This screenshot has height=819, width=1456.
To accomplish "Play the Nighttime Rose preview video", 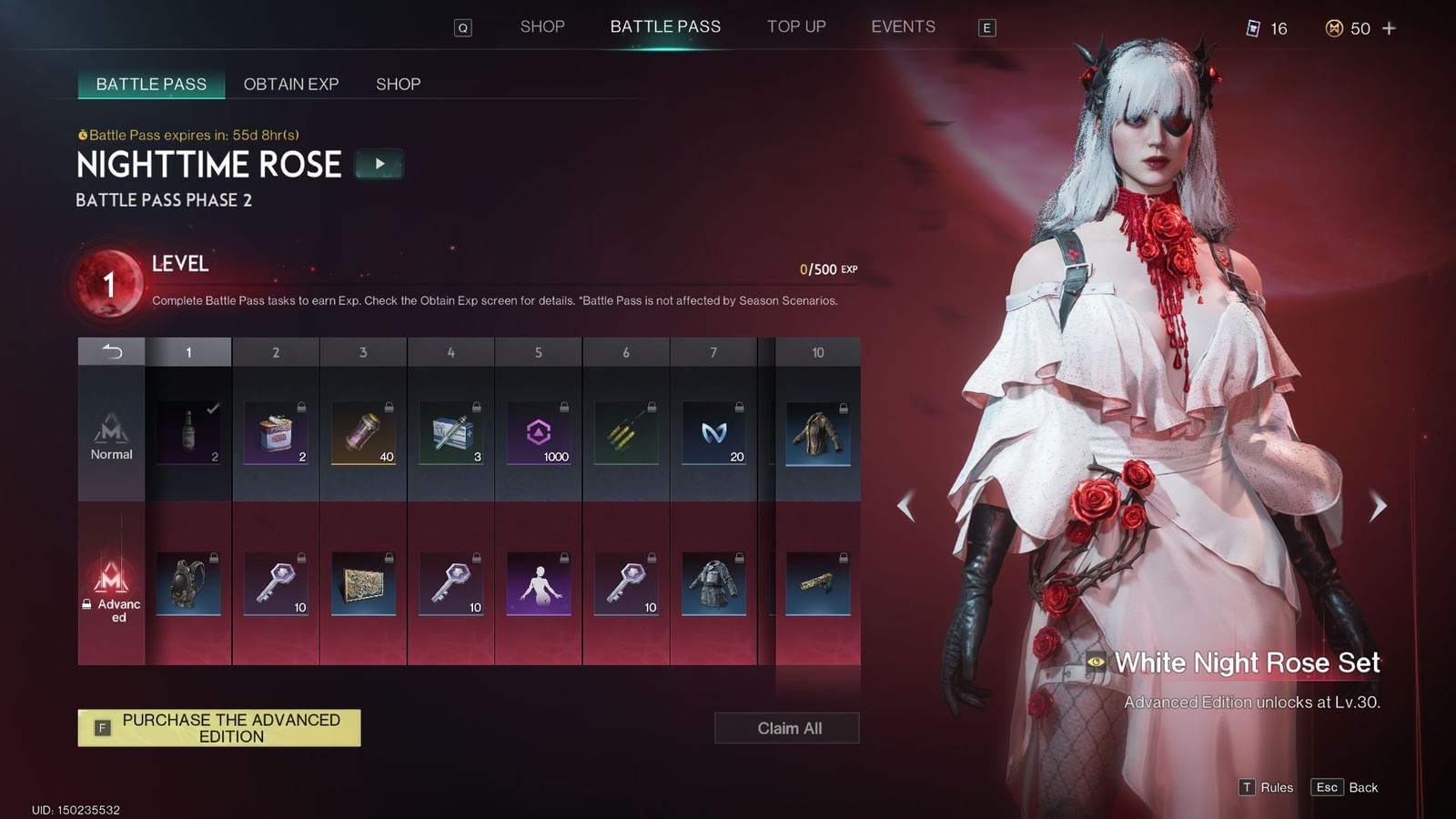I will coord(378,164).
